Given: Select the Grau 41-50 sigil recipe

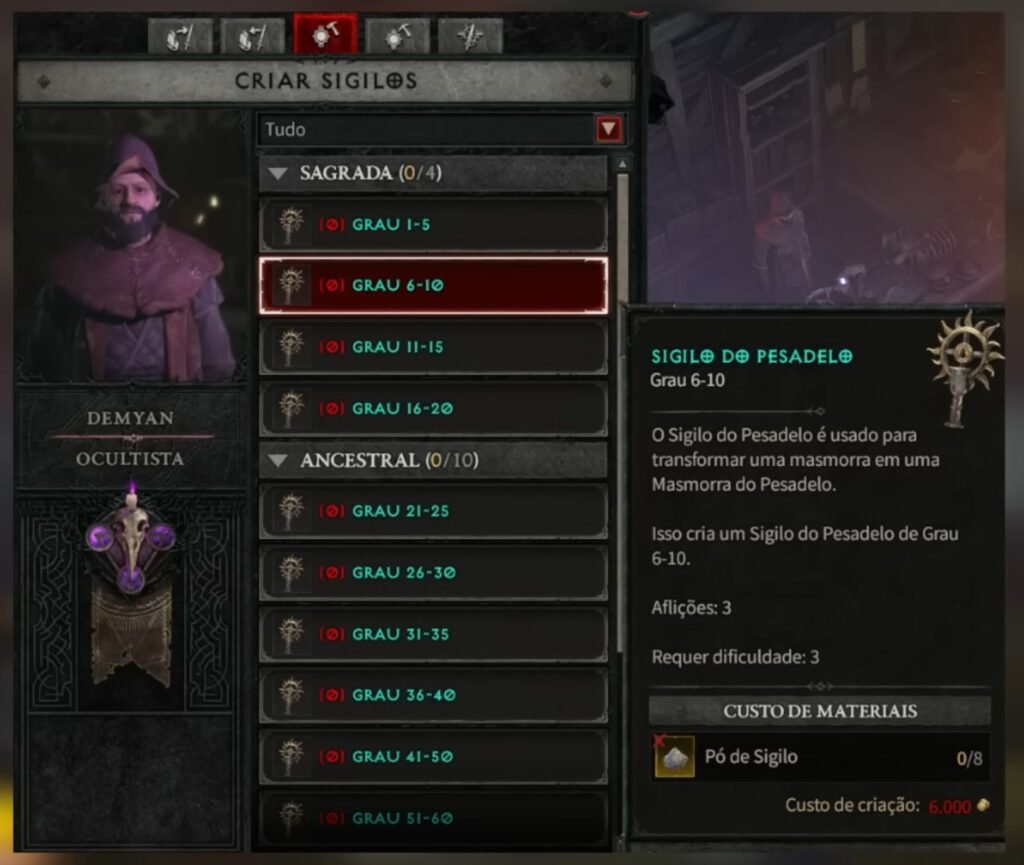Looking at the screenshot, I should tap(433, 757).
